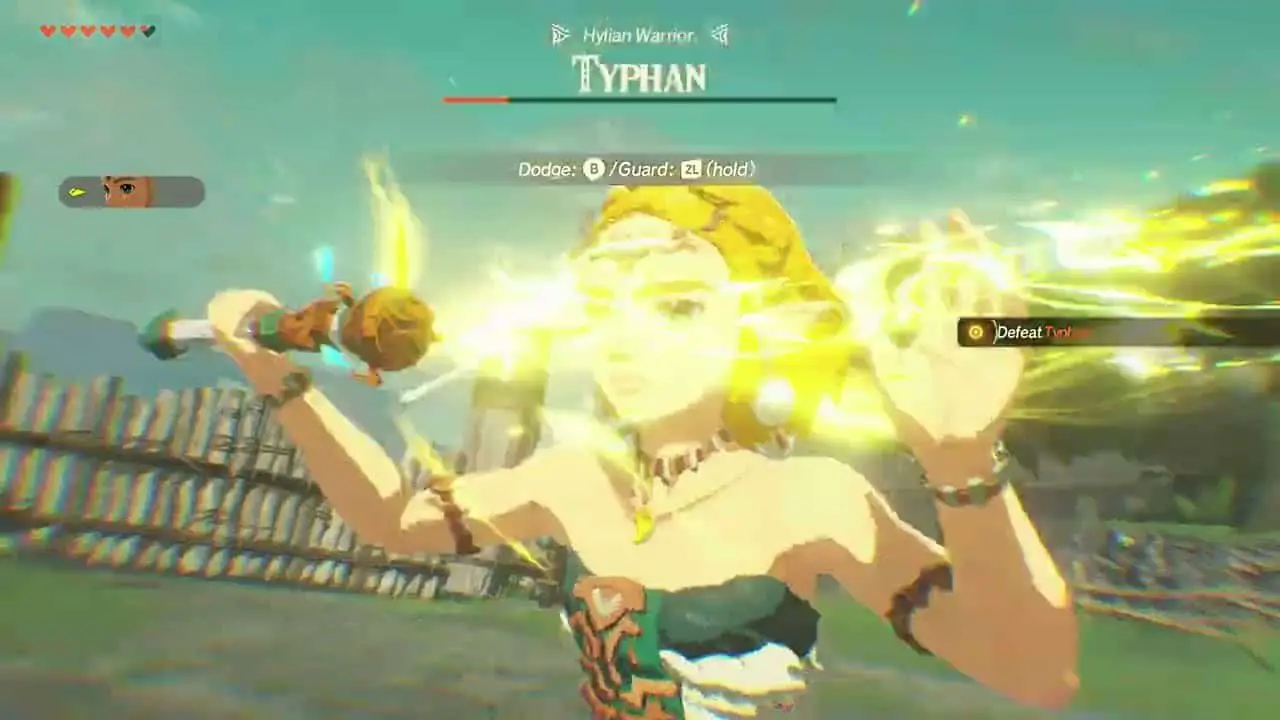Select the "Defeat Typhan" objective tracker
Image resolution: width=1280 pixels, height=720 pixels.
[x=1040, y=333]
